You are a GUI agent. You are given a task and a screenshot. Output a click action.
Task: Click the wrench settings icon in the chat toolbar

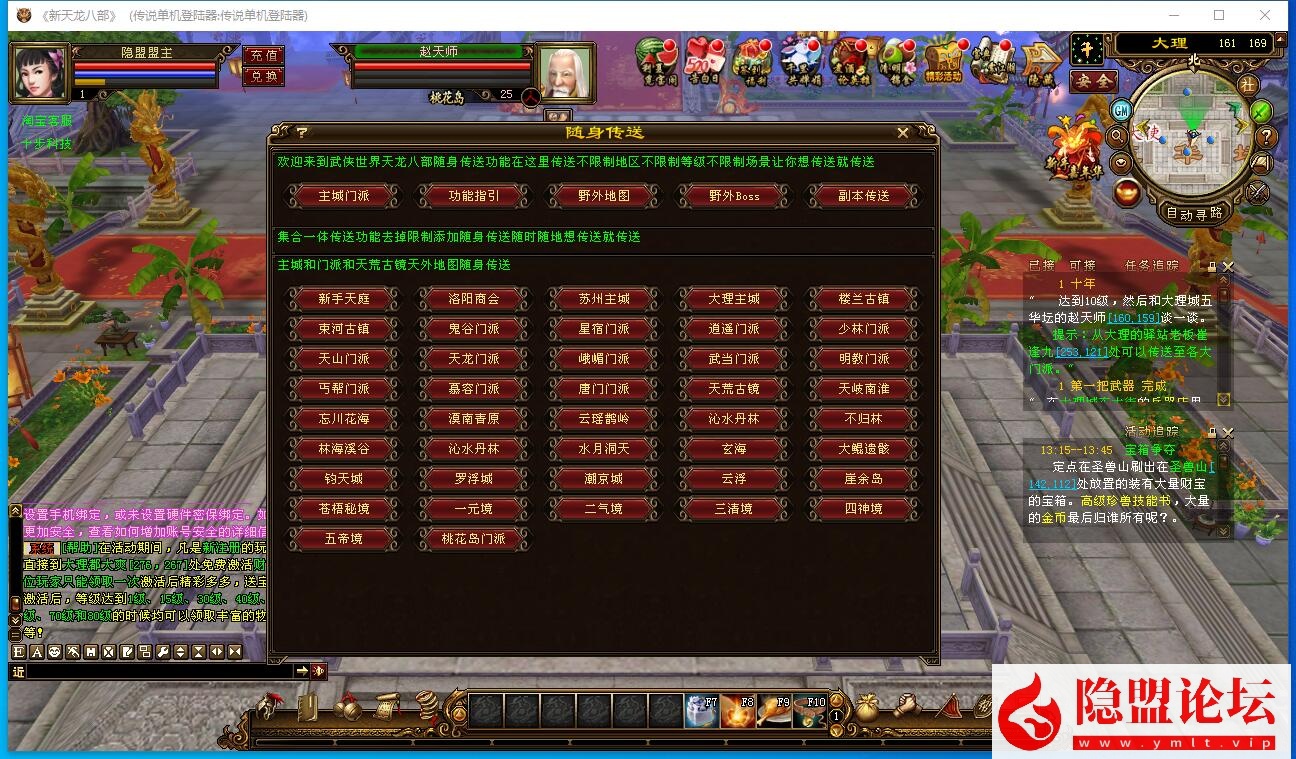(162, 652)
